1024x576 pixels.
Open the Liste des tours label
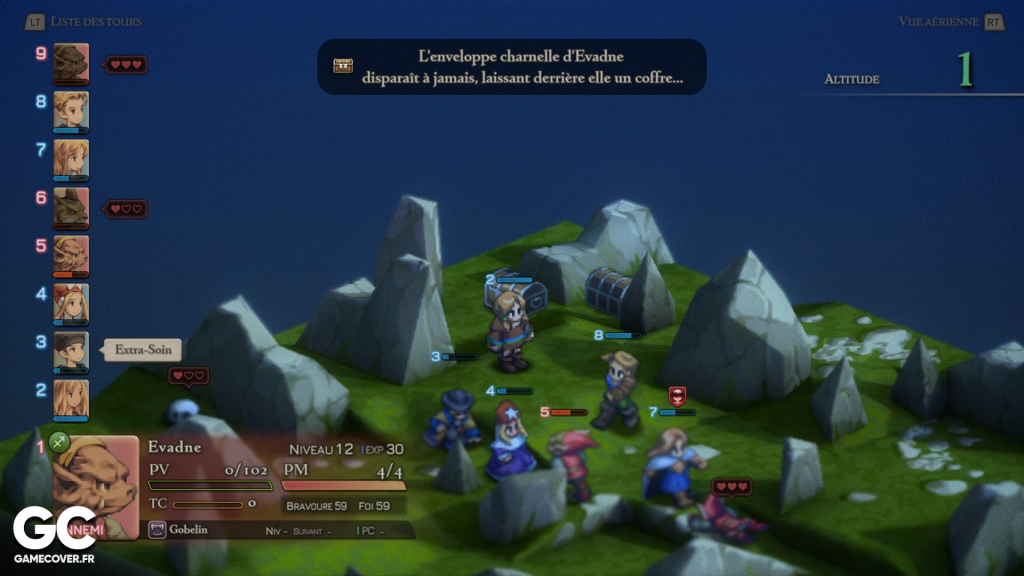point(96,21)
